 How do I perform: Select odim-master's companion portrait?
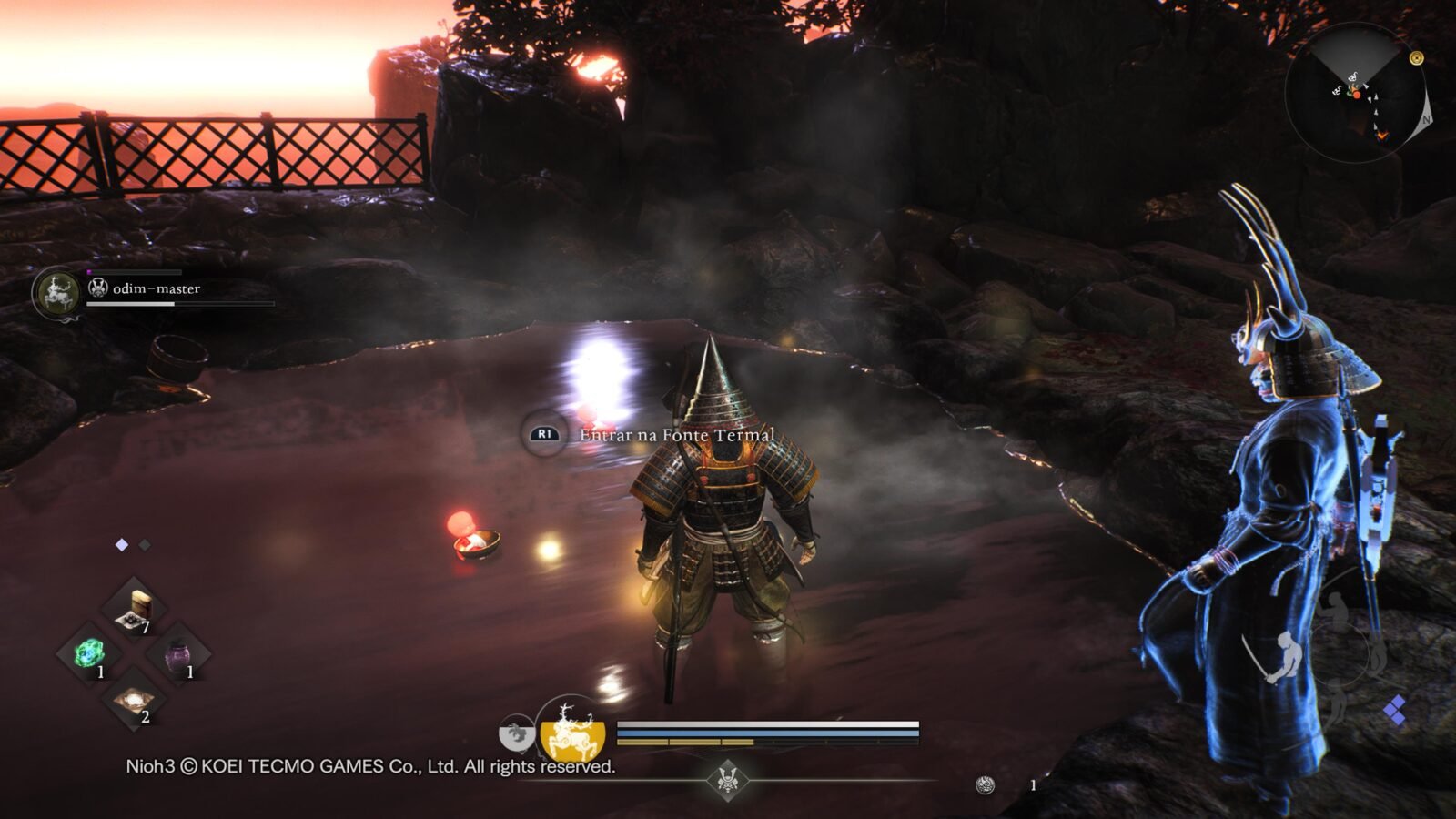tap(56, 292)
